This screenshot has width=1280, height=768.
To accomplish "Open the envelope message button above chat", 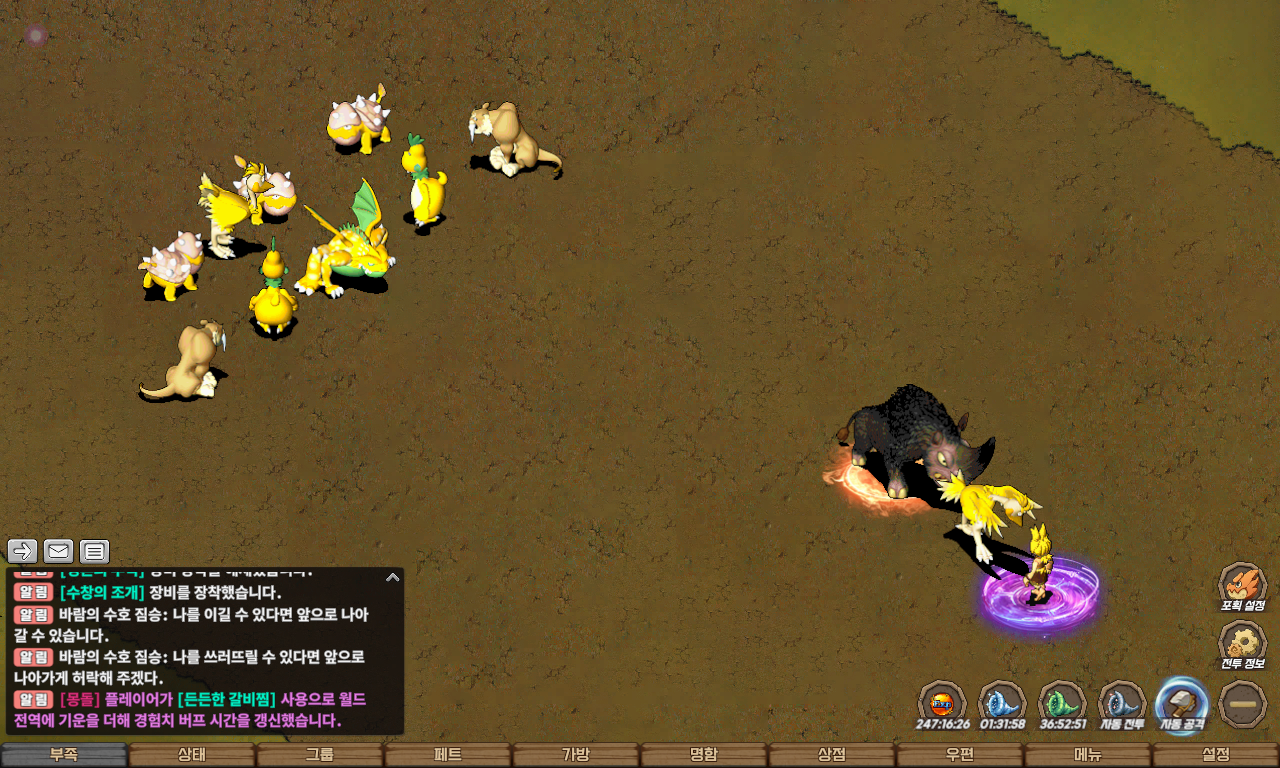I will tap(58, 551).
